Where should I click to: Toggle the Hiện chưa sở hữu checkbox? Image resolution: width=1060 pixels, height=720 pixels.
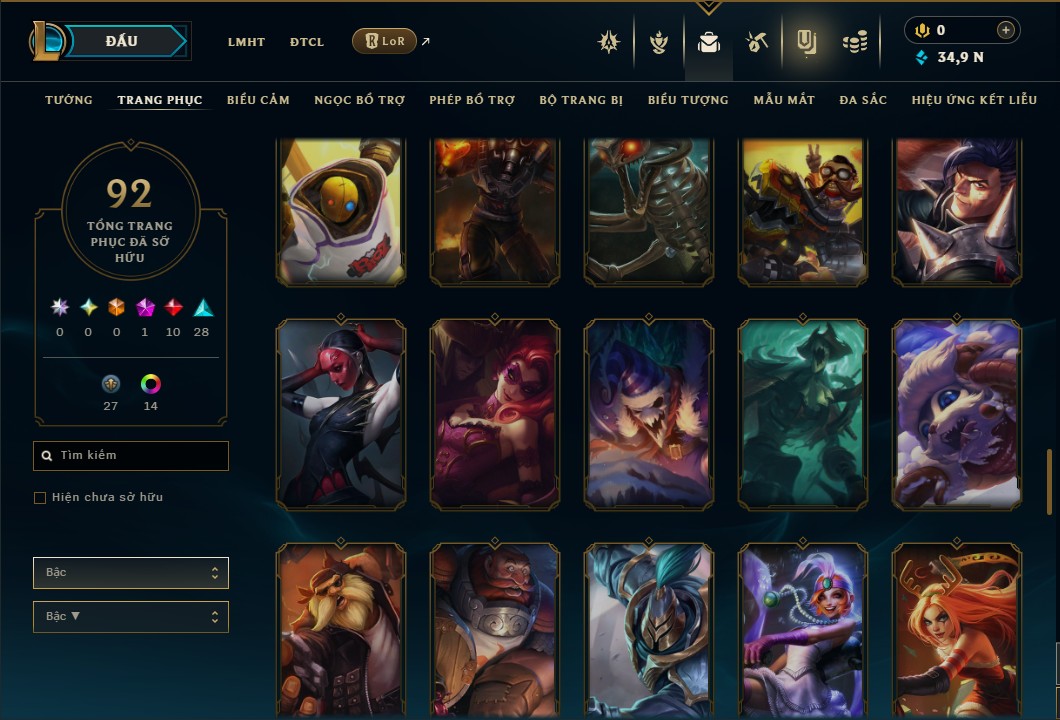pos(40,498)
